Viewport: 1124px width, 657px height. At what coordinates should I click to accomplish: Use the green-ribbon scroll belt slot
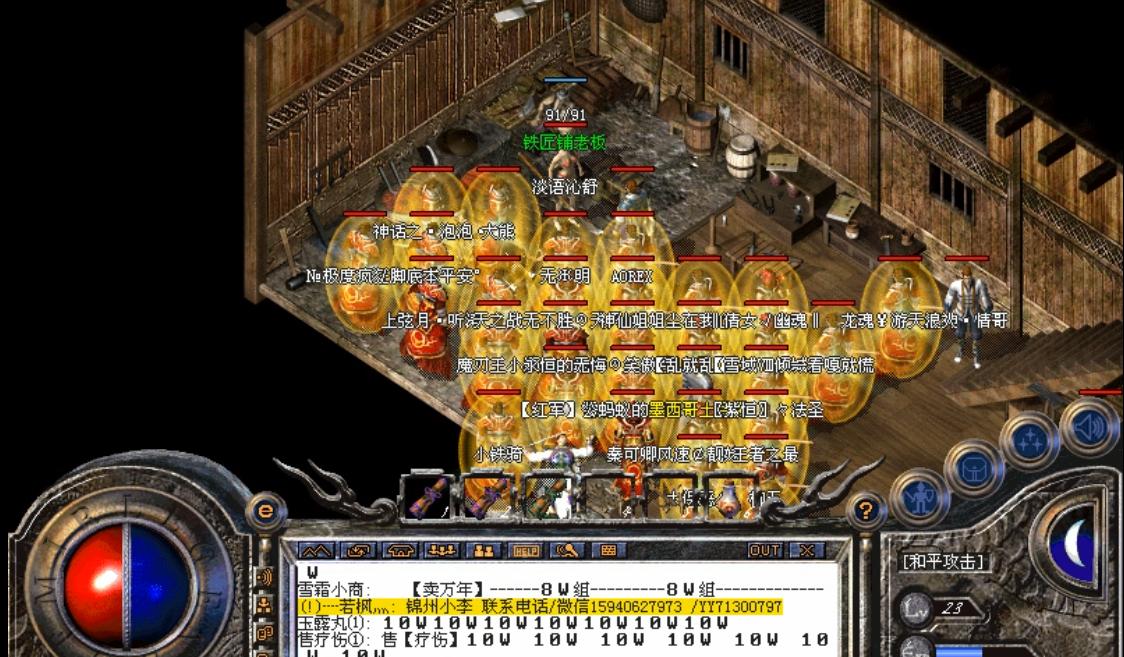click(545, 496)
